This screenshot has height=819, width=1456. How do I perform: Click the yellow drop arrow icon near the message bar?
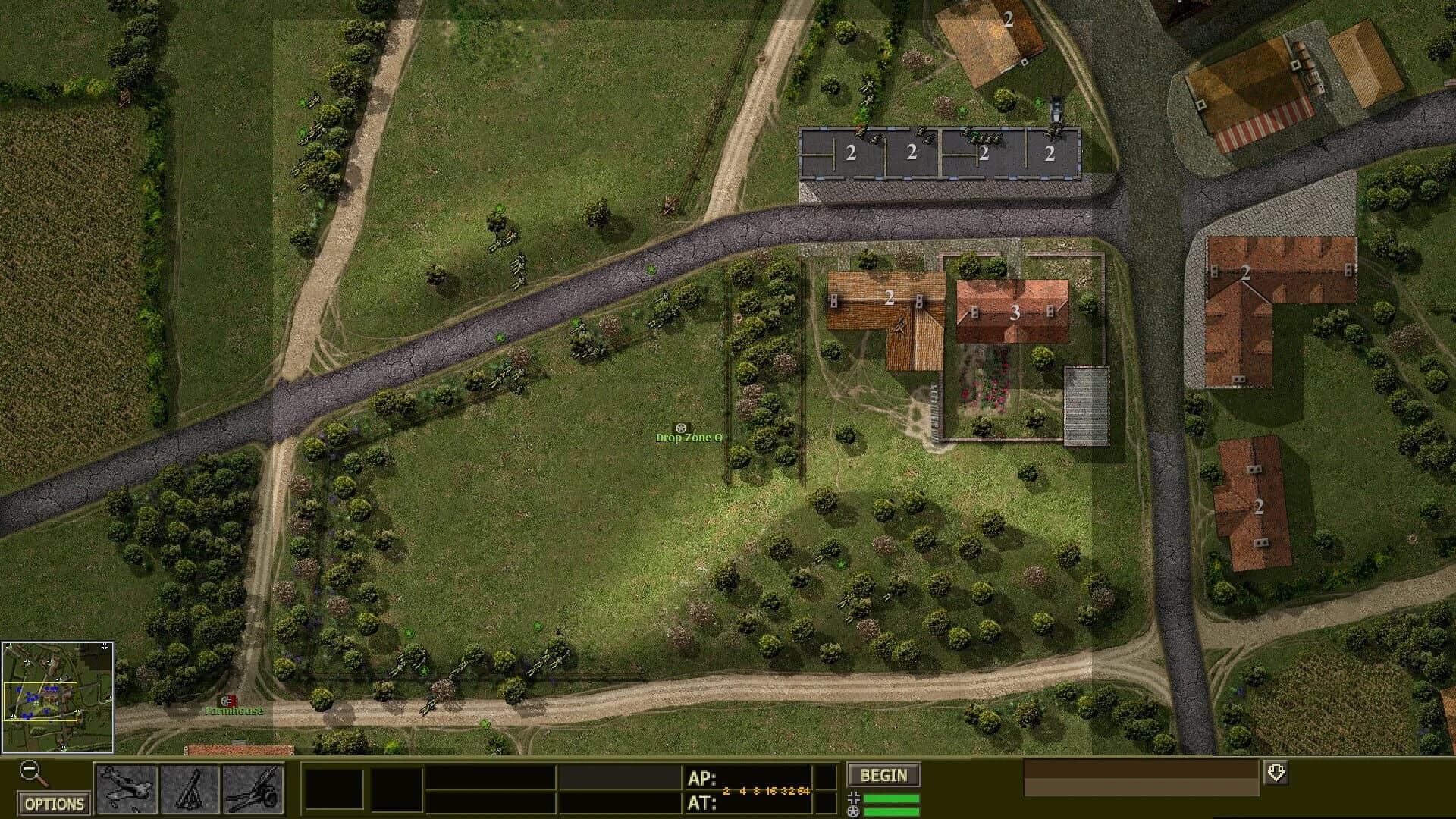coord(1276,773)
